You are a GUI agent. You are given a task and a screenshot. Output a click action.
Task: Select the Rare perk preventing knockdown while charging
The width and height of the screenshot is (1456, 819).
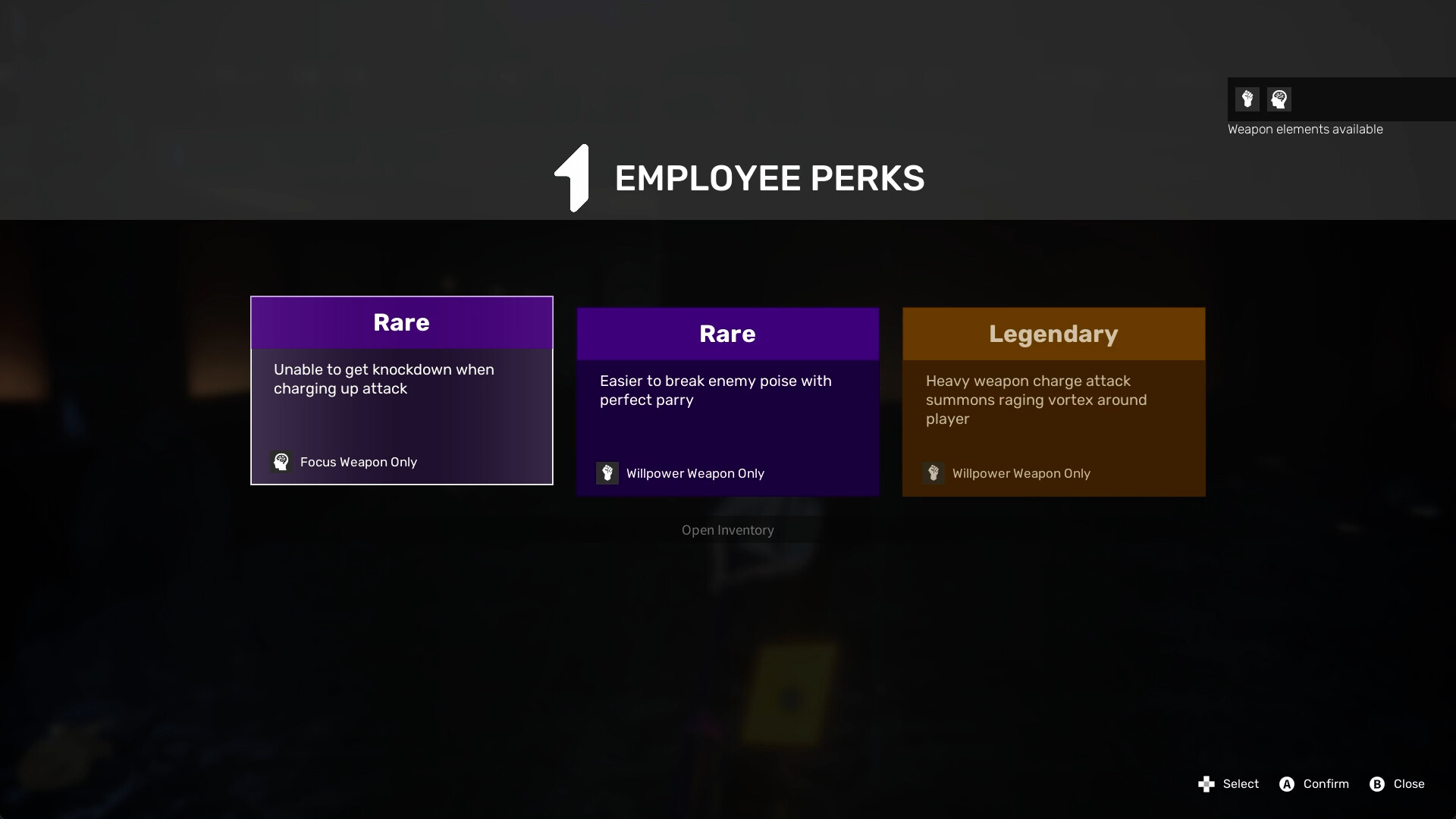401,391
